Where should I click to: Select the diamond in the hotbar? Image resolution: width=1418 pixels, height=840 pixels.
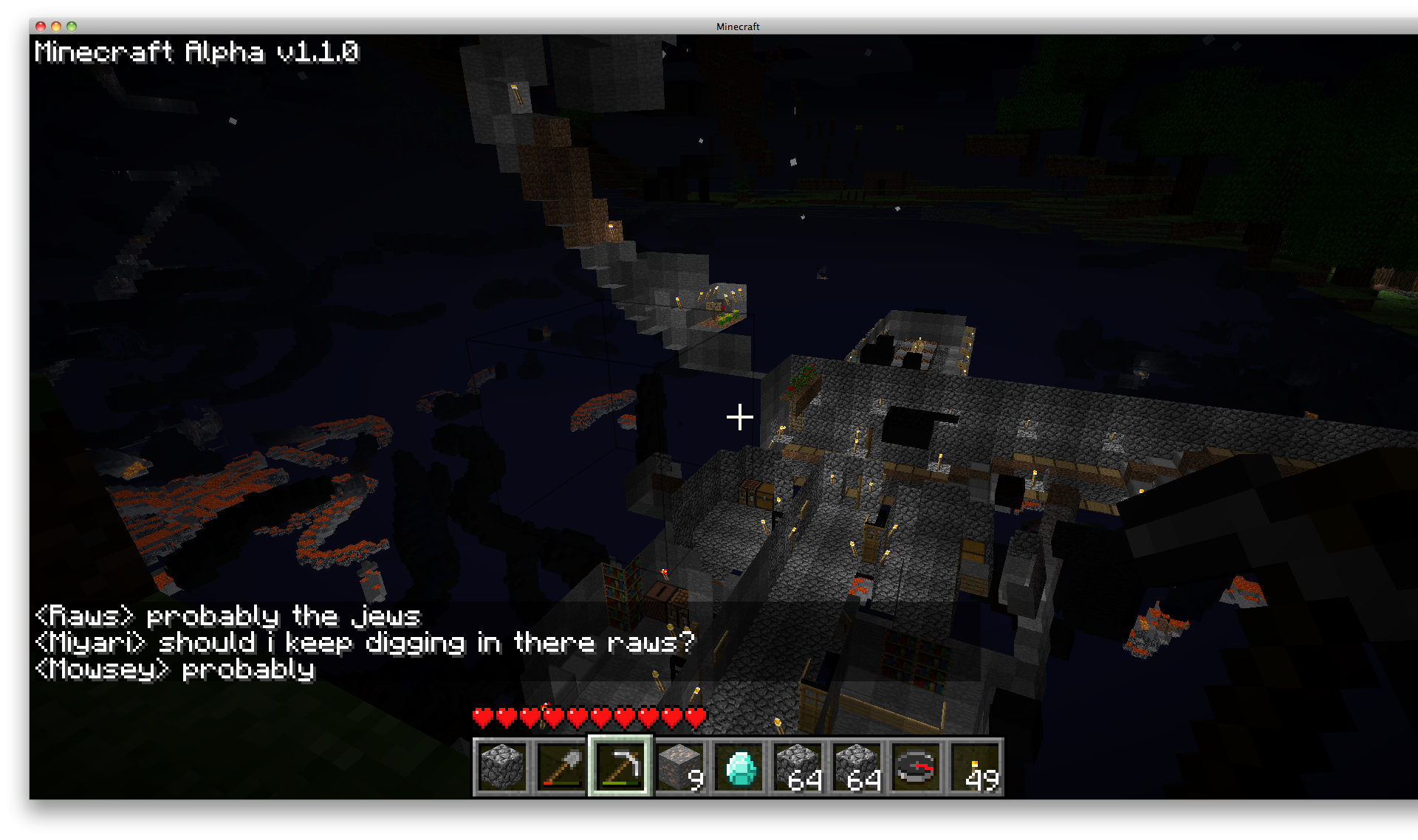pos(739,768)
